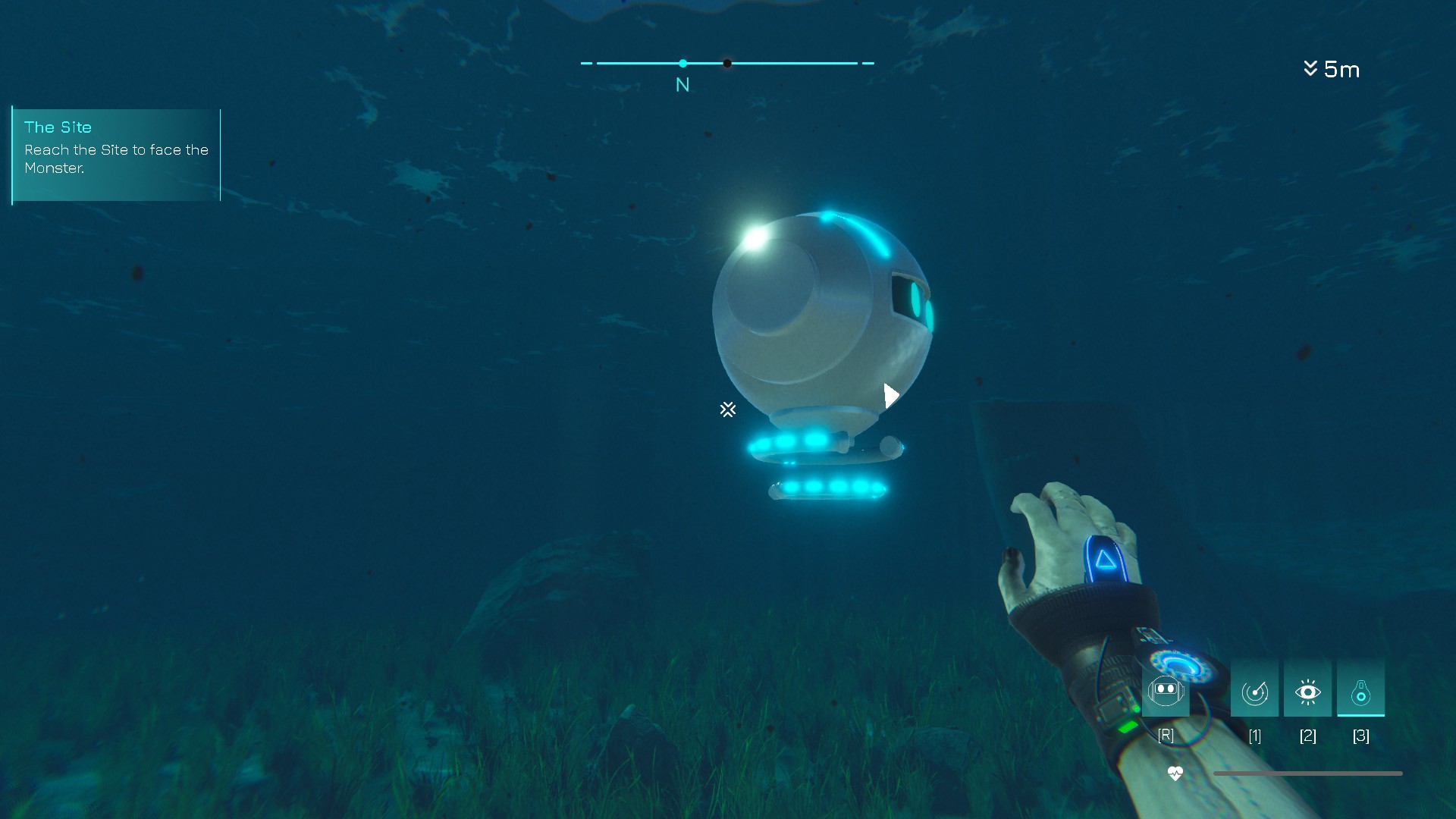Image resolution: width=1456 pixels, height=819 pixels.
Task: Activate the radar scan ability
Action: click(x=1254, y=692)
